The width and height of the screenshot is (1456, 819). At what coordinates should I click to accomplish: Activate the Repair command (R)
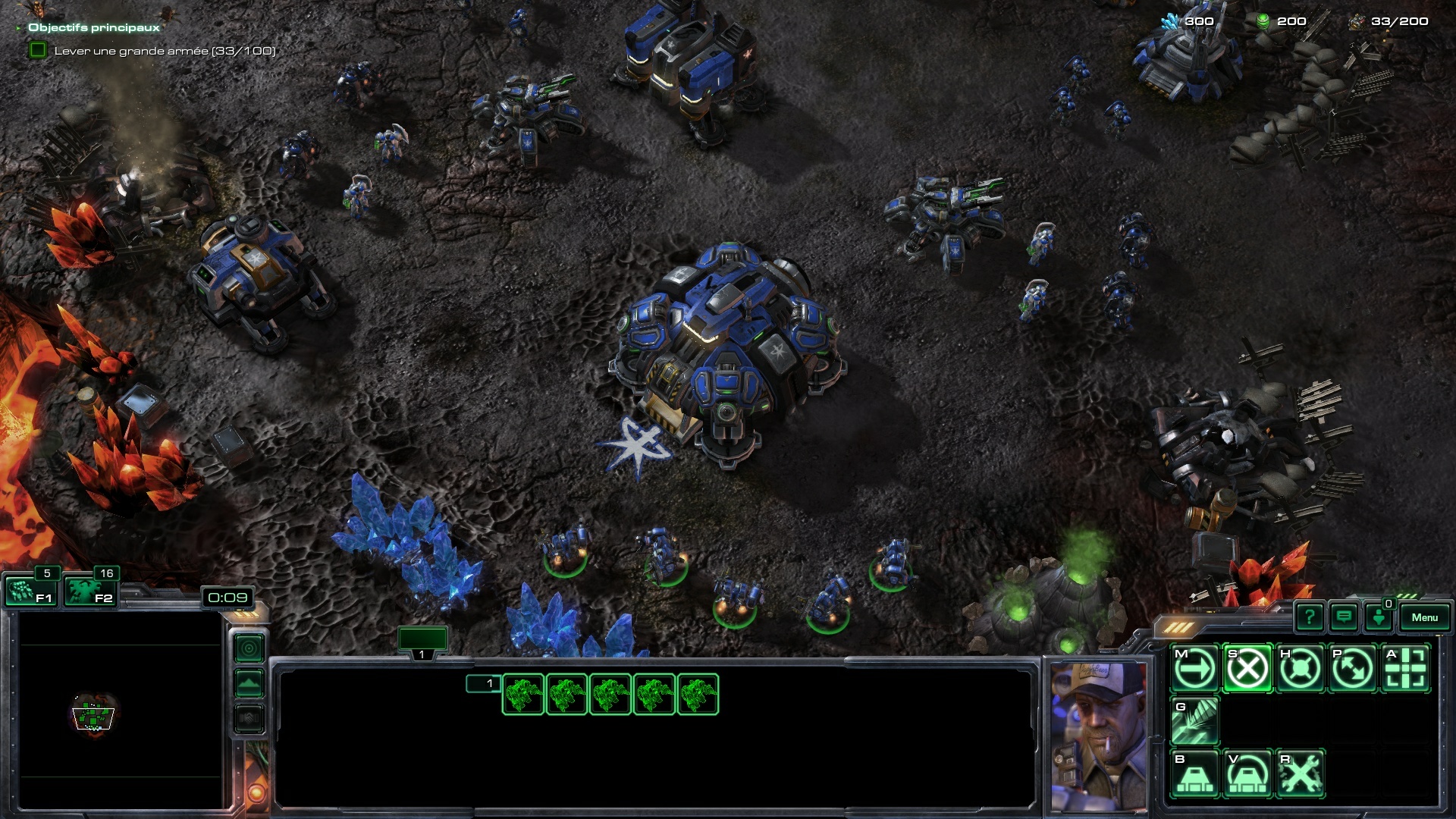pos(1300,773)
